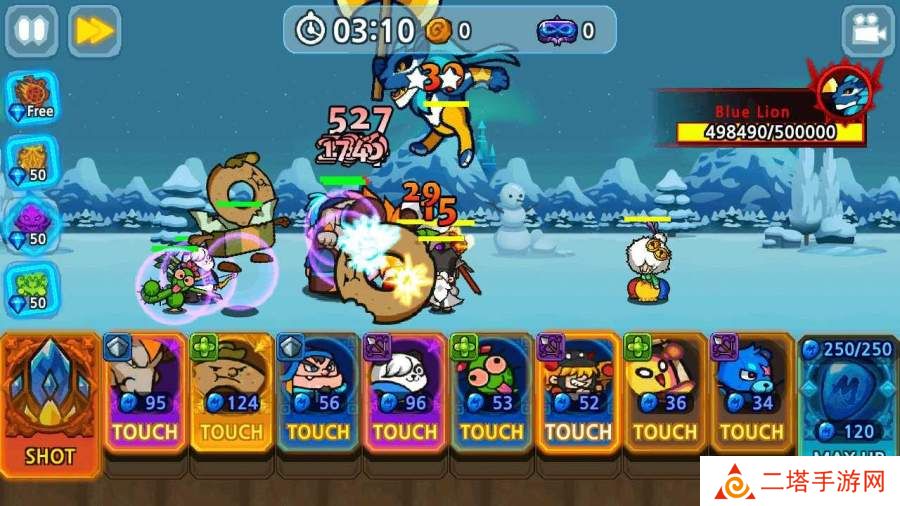Viewport: 900px width, 506px height.
Task: Summon the 56-cost blue-haired unit
Action: coord(319,395)
